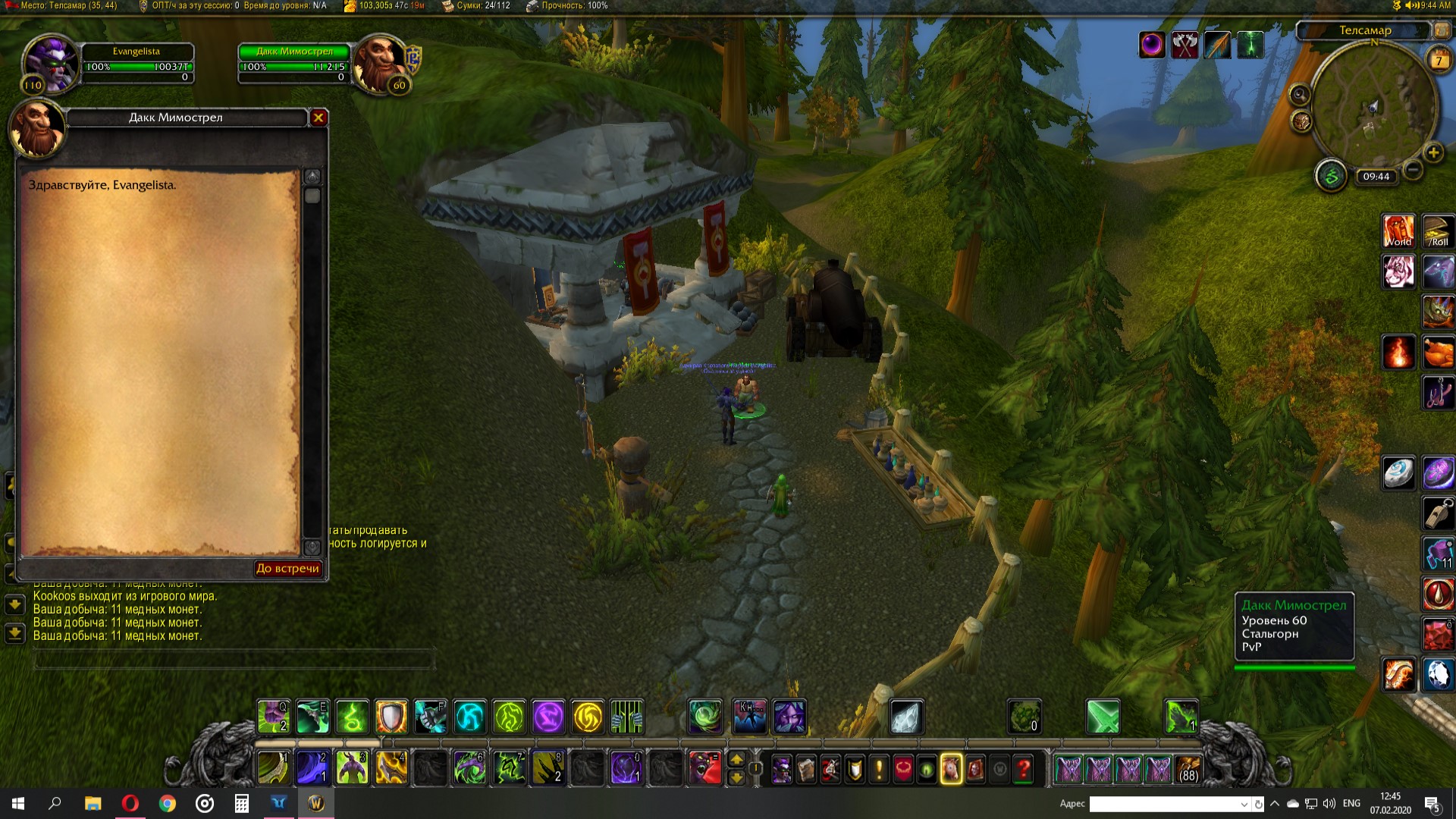Viewport: 1456px width, 819px height.
Task: Use the green prison bars ability
Action: pos(627,717)
